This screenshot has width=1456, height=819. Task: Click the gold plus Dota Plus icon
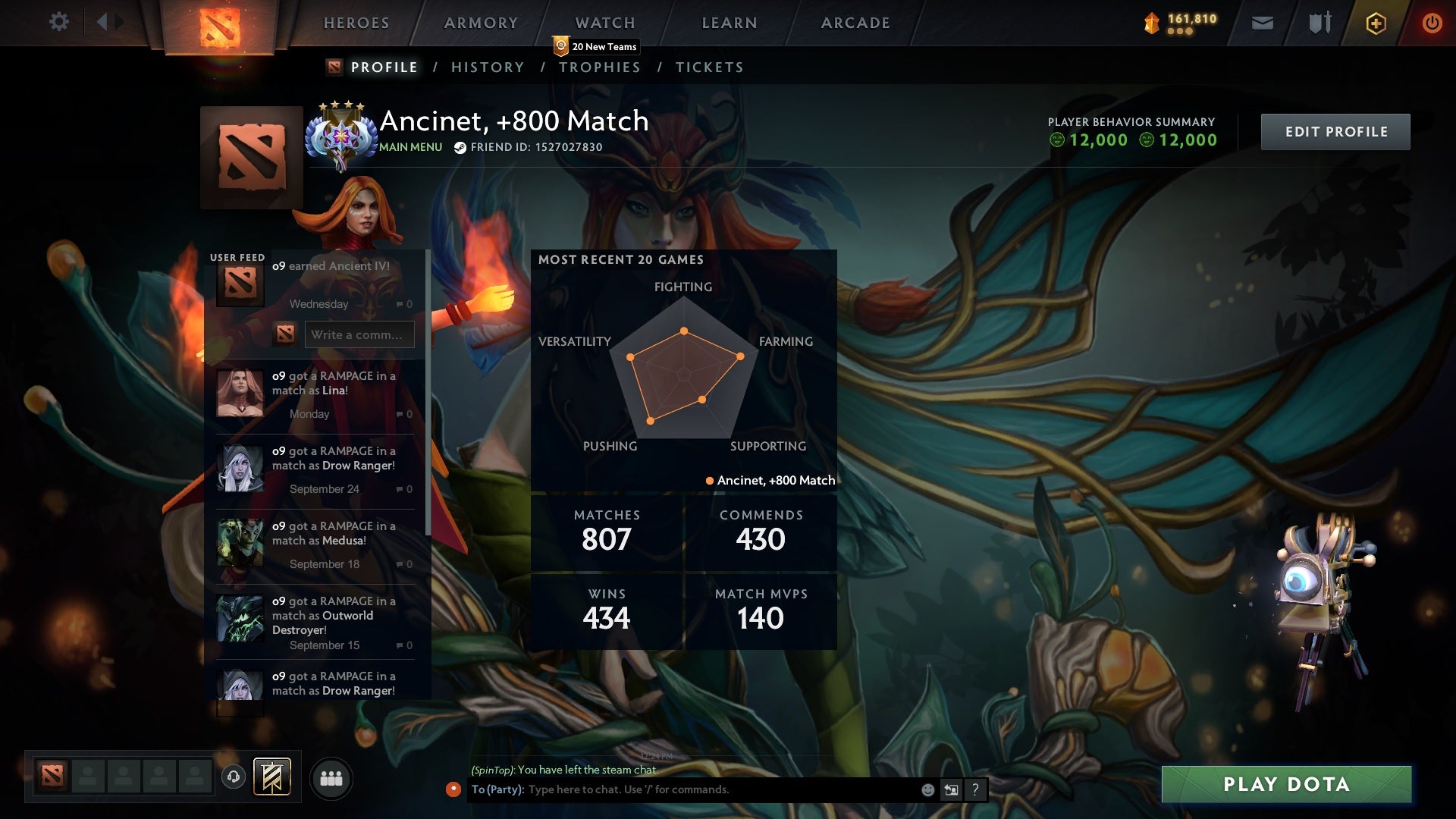(x=1376, y=23)
